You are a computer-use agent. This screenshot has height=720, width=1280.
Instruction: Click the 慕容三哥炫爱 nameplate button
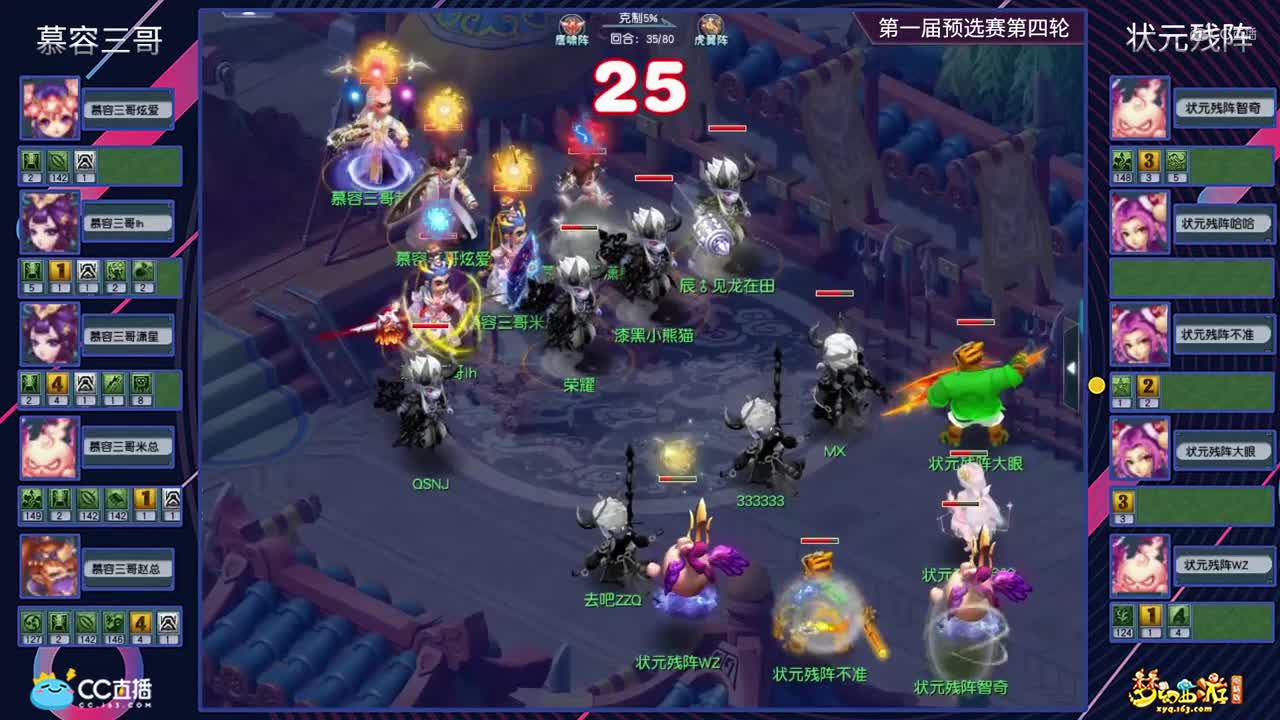click(x=127, y=107)
